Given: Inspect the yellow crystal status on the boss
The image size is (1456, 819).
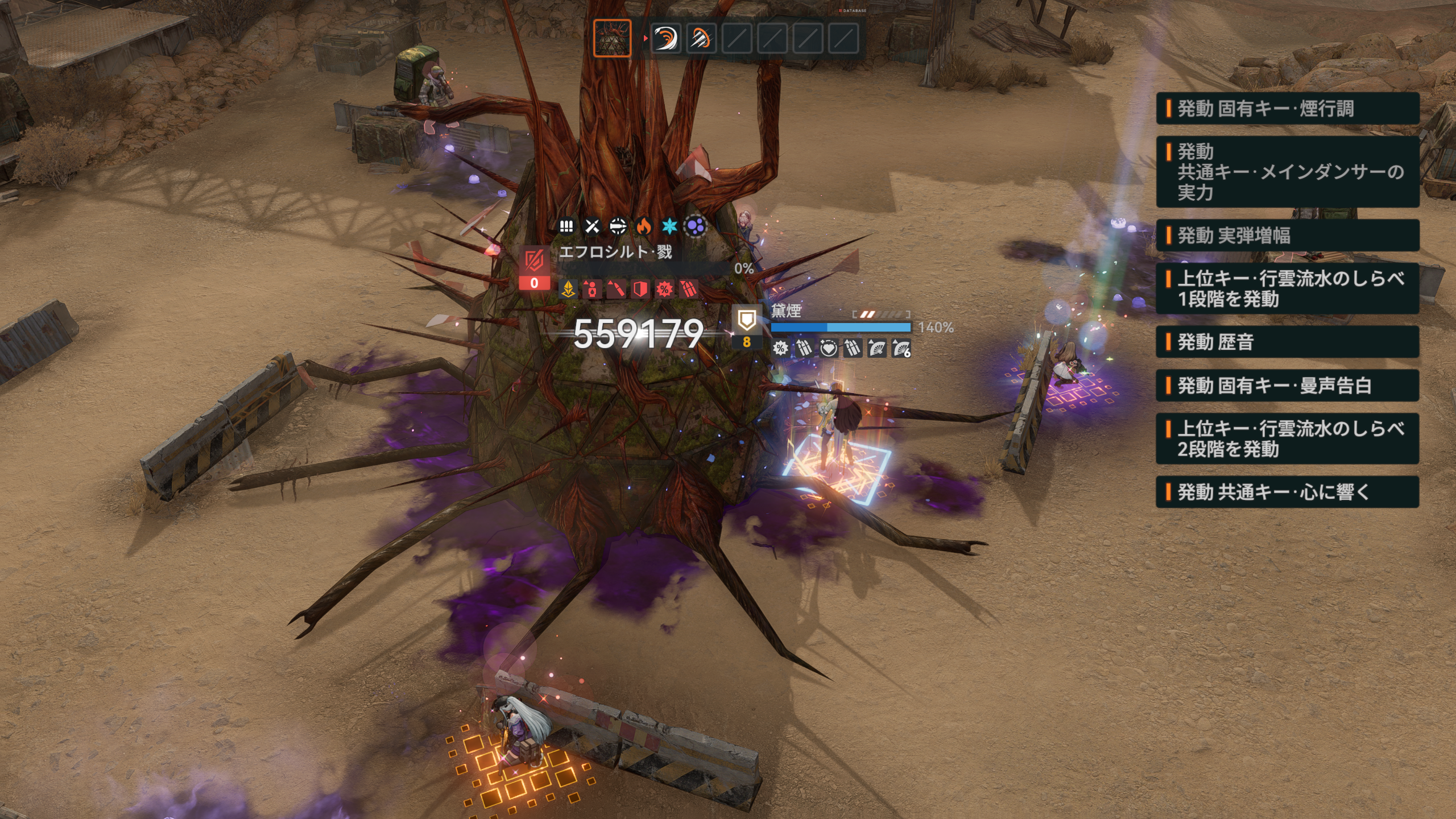Looking at the screenshot, I should click(x=568, y=289).
